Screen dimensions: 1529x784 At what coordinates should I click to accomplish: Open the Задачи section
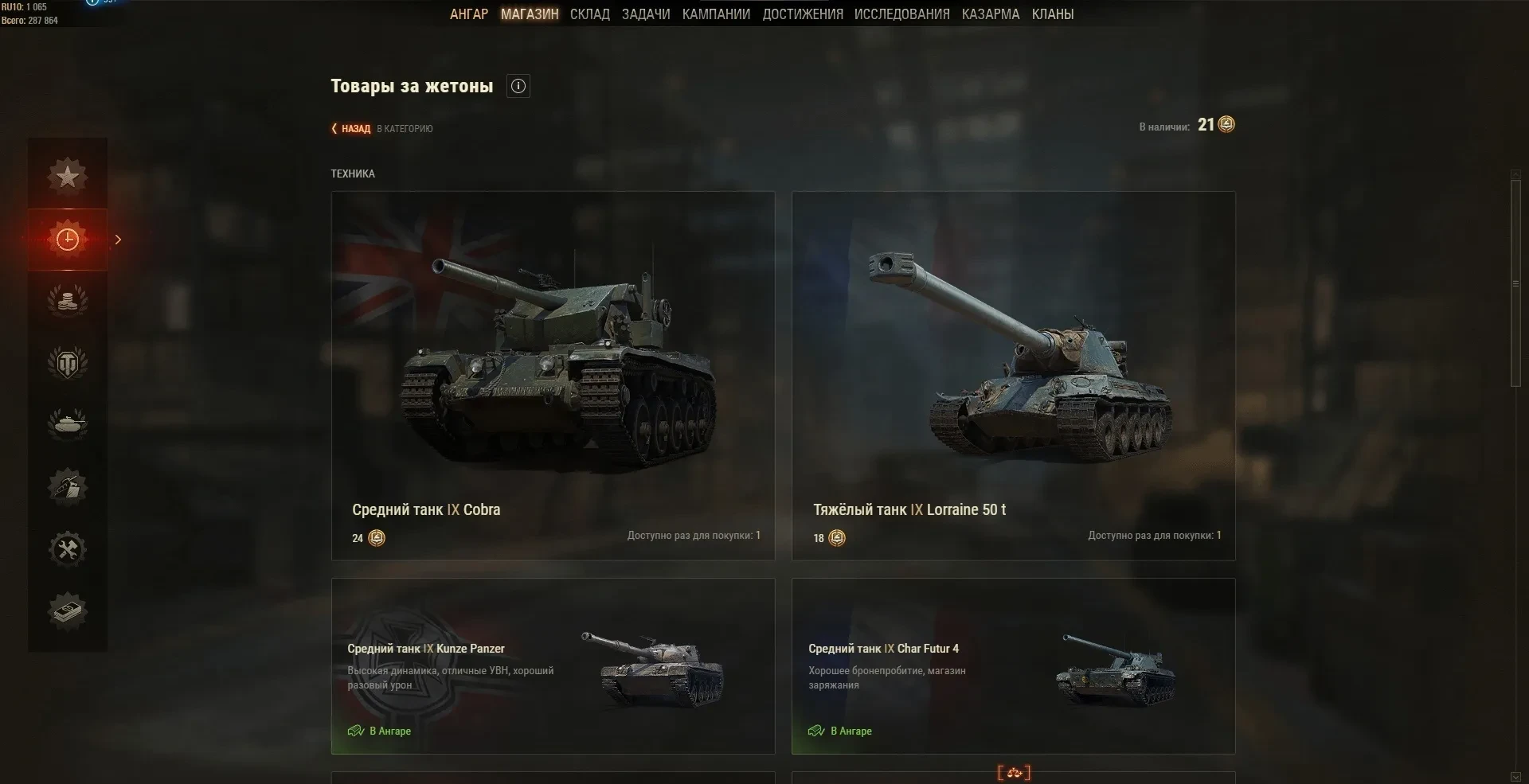point(646,14)
